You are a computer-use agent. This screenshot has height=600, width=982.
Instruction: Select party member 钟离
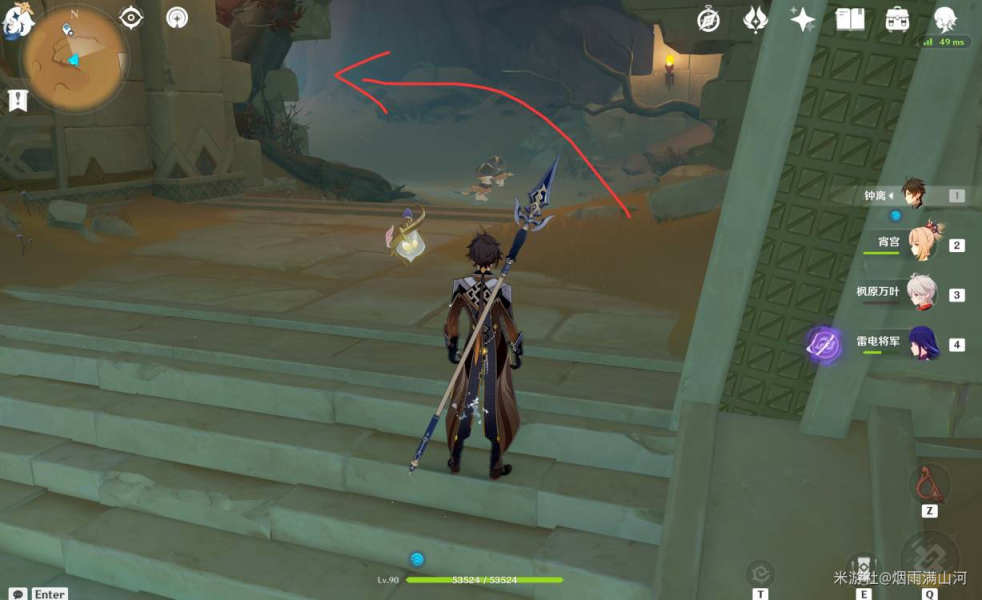click(x=914, y=195)
